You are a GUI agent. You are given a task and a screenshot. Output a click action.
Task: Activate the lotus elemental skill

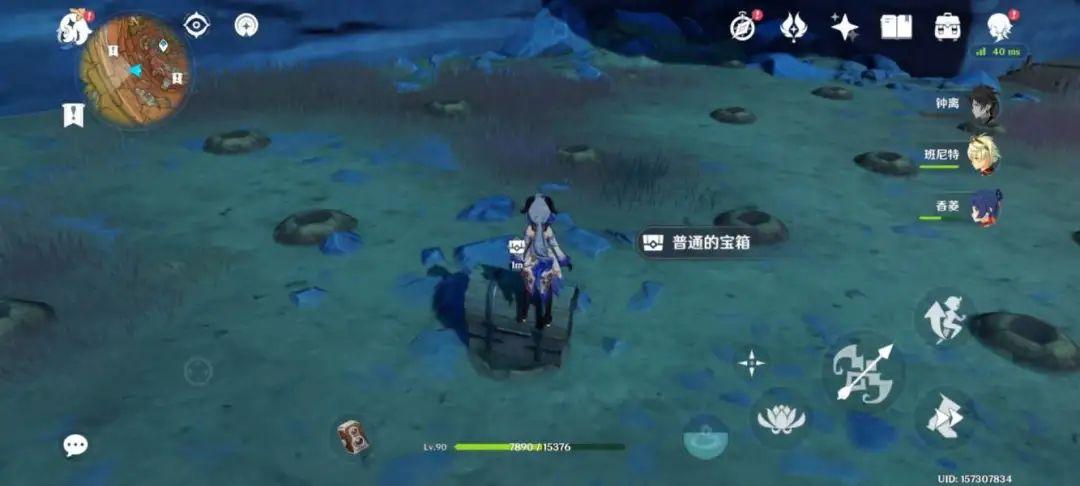[781, 417]
